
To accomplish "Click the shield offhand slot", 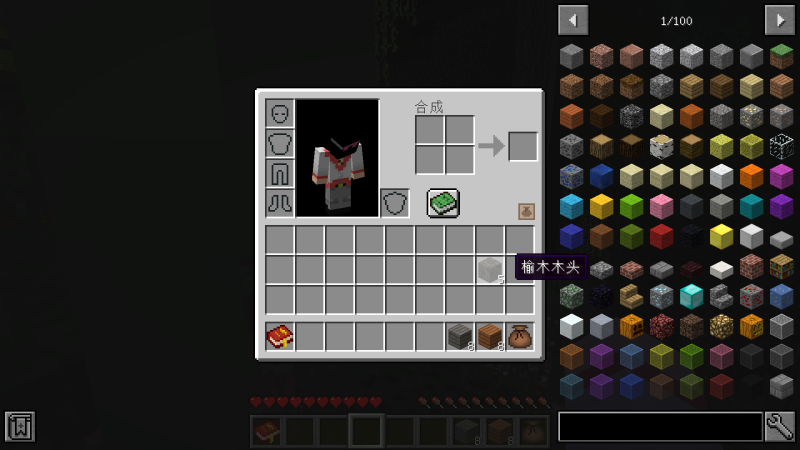I will 395,203.
